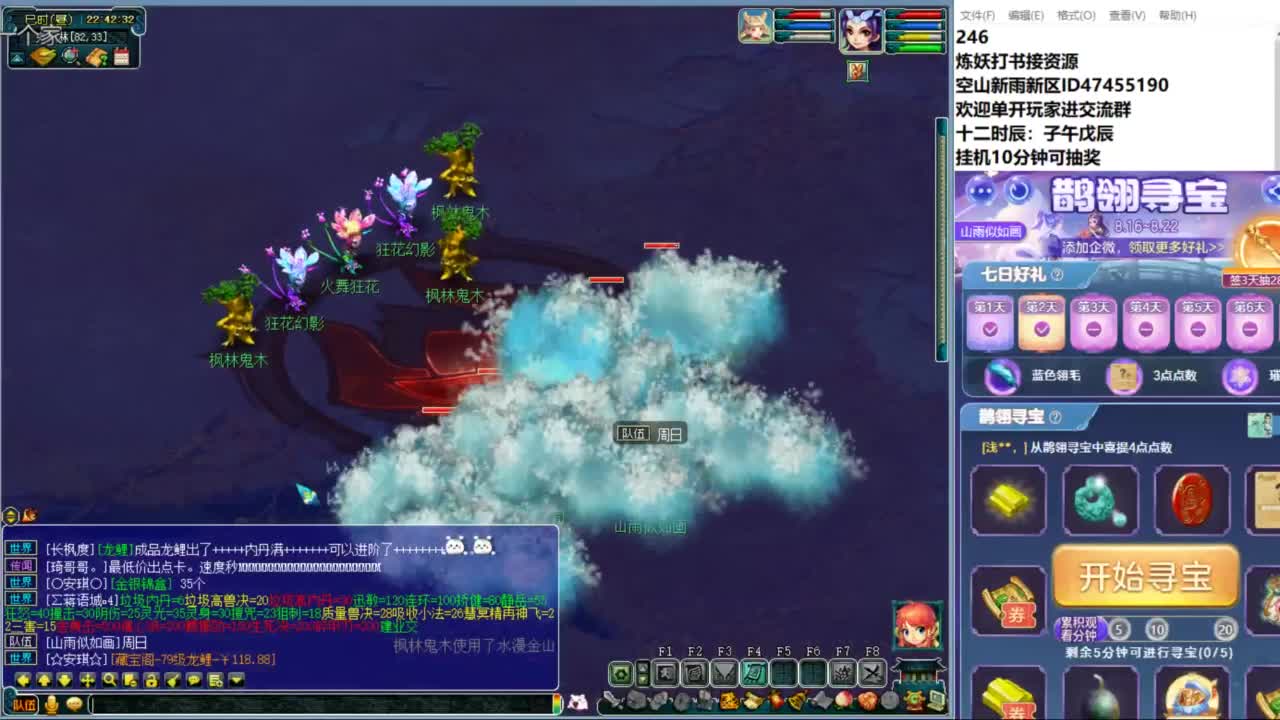The height and width of the screenshot is (720, 1280).
Task: Open the voice chat microphone icon
Action: (x=52, y=702)
